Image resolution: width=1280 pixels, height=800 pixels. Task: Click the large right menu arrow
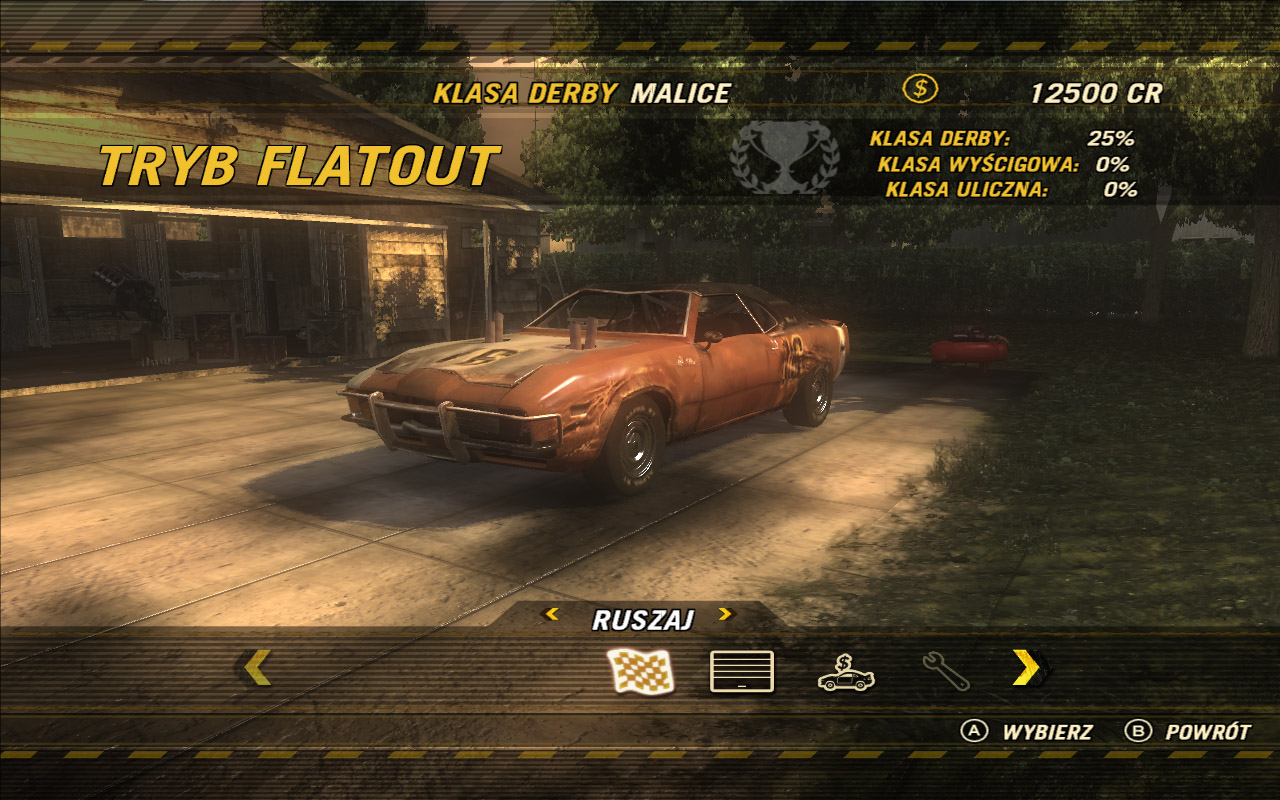pyautogui.click(x=1027, y=668)
